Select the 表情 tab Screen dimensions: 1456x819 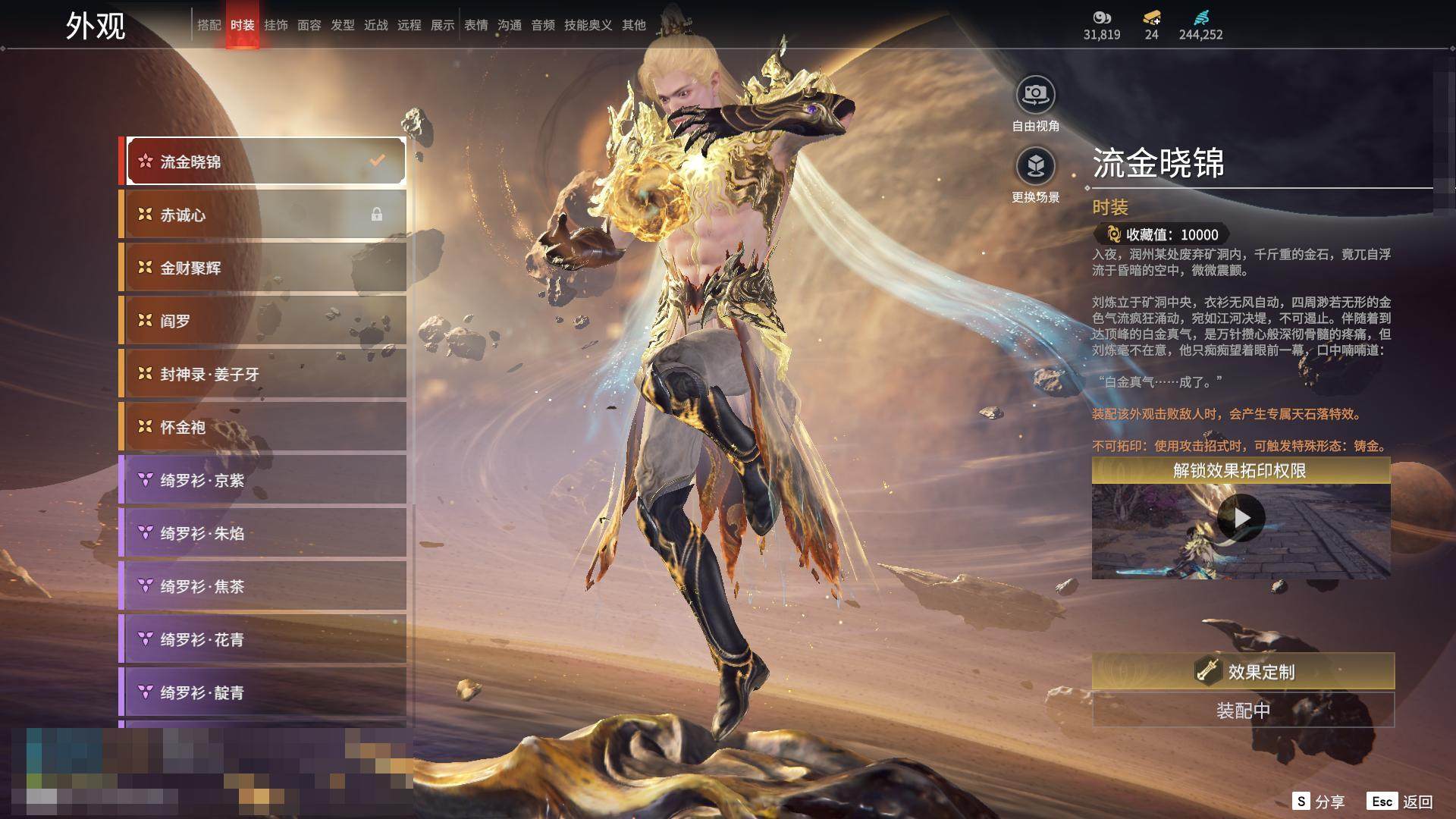[475, 25]
